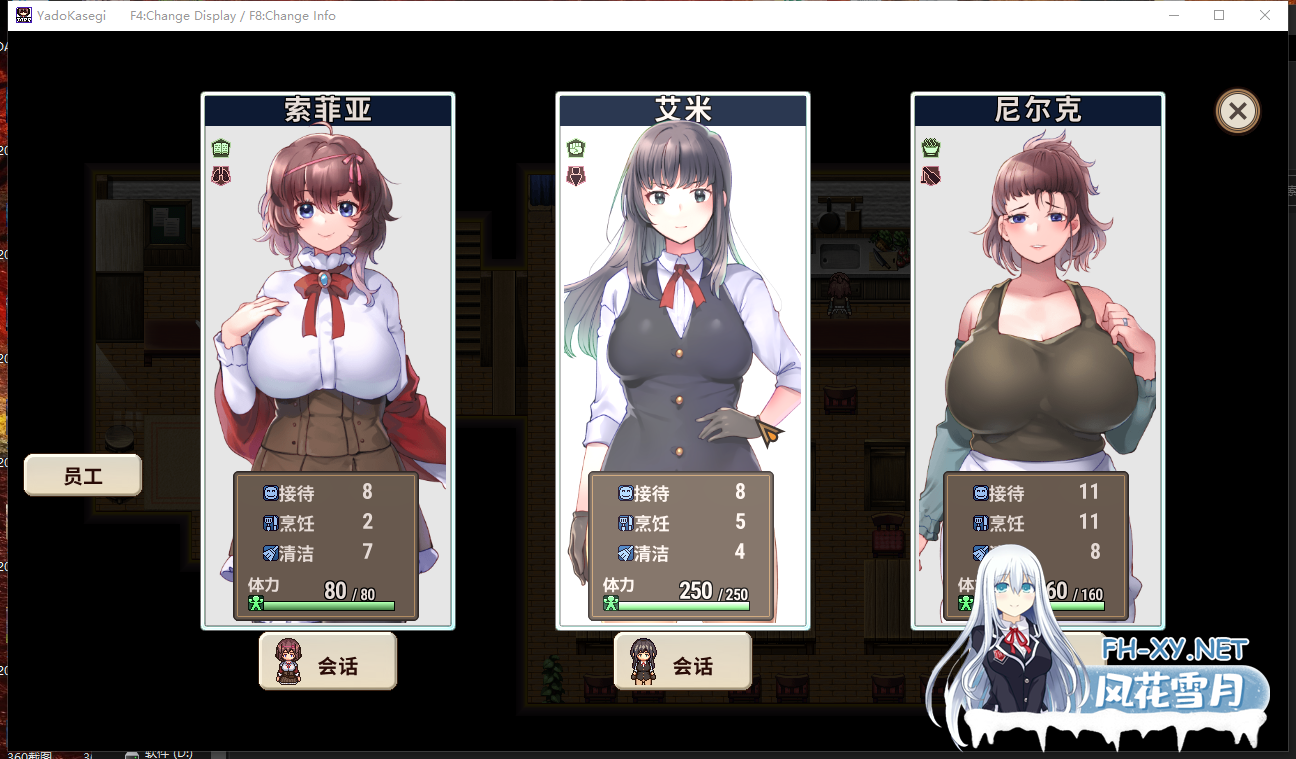This screenshot has height=759, width=1296.
Task: Click 尼尔克's pink crossed-out trait icon
Action: coord(929,174)
